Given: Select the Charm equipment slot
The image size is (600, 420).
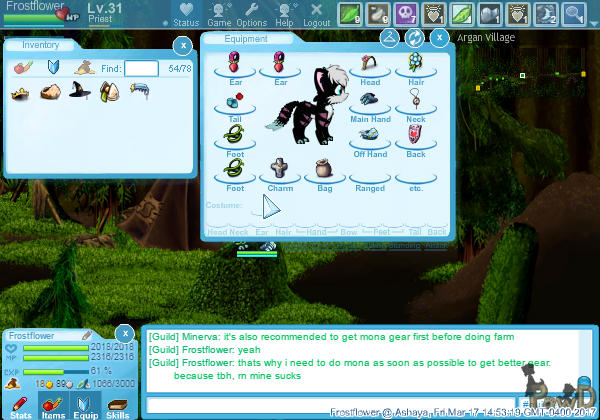Looking at the screenshot, I should tap(280, 166).
